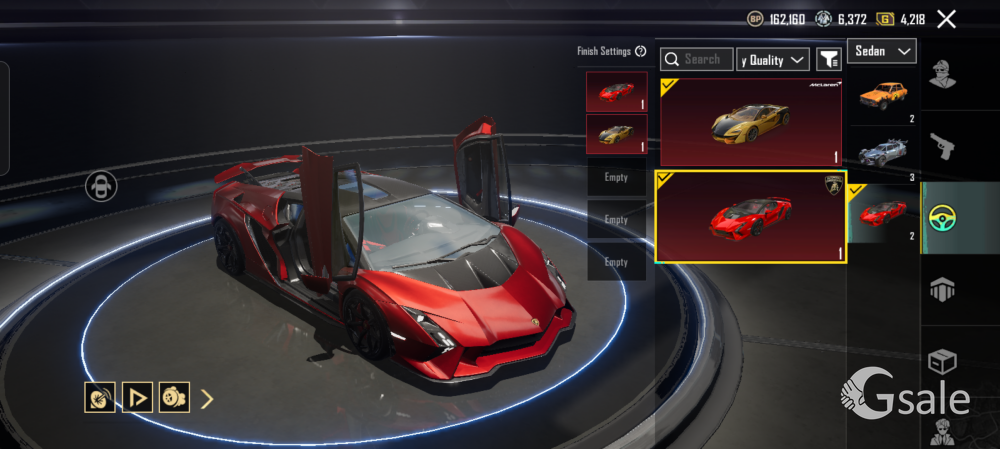Image resolution: width=1000 pixels, height=449 pixels.
Task: Activate the play triangle preview icon
Action: coord(137,398)
